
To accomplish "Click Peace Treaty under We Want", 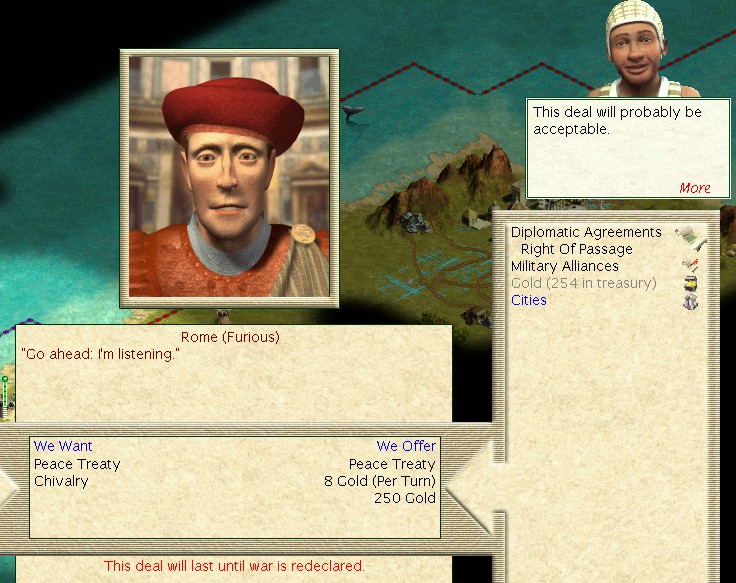I will pos(77,464).
